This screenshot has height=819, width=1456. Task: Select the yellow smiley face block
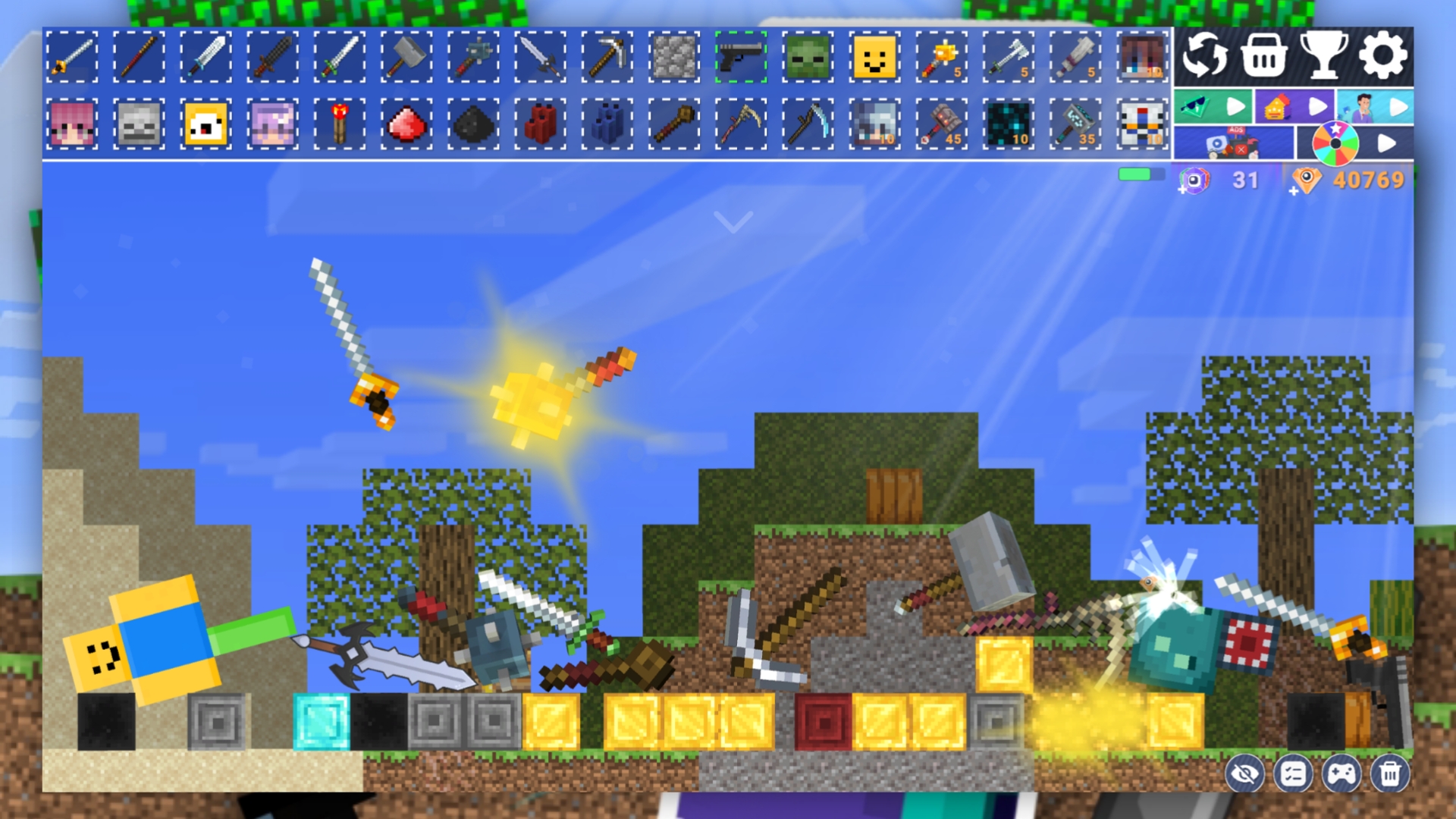click(874, 58)
